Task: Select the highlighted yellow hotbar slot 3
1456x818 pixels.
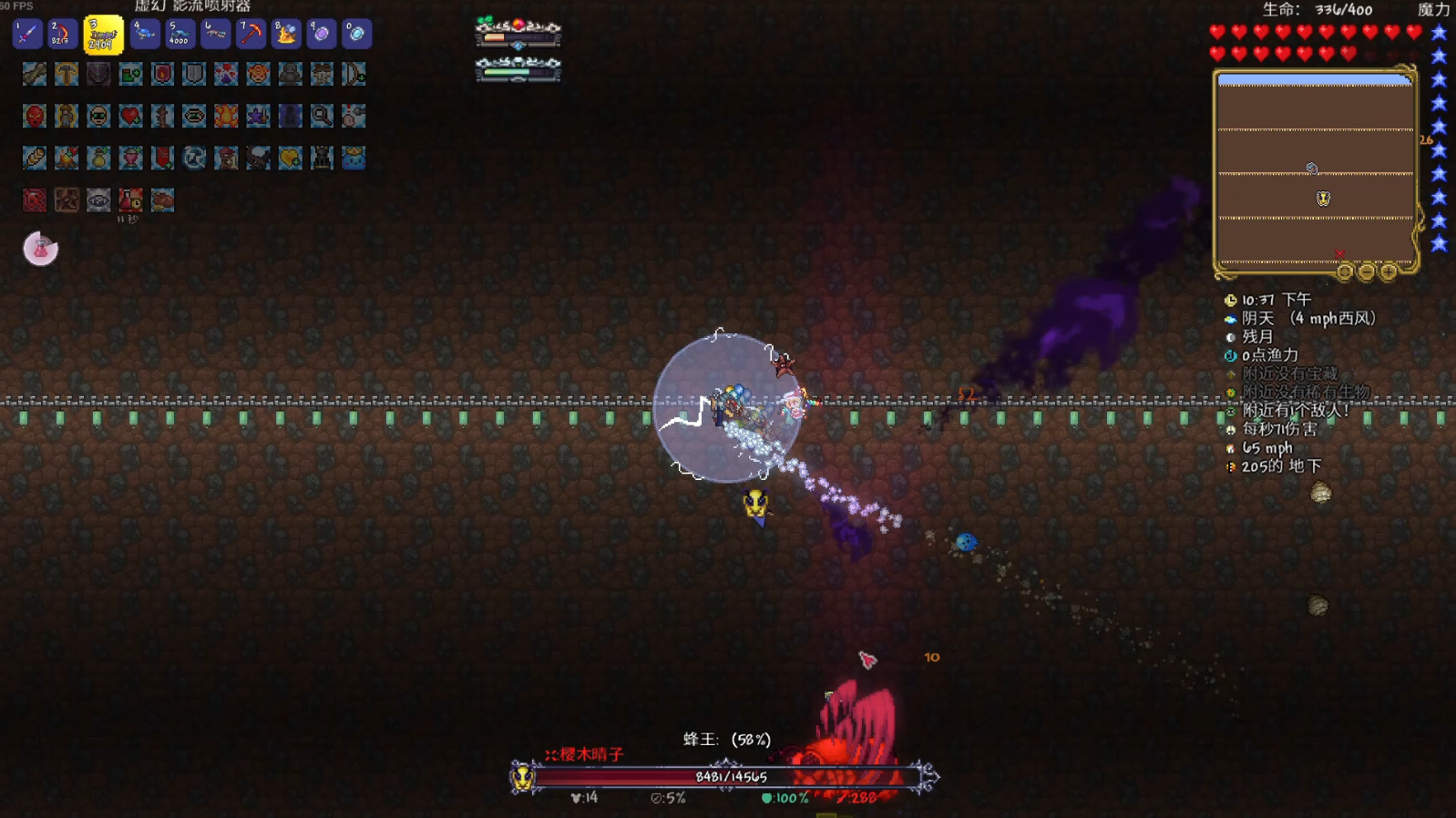Action: coord(103,35)
